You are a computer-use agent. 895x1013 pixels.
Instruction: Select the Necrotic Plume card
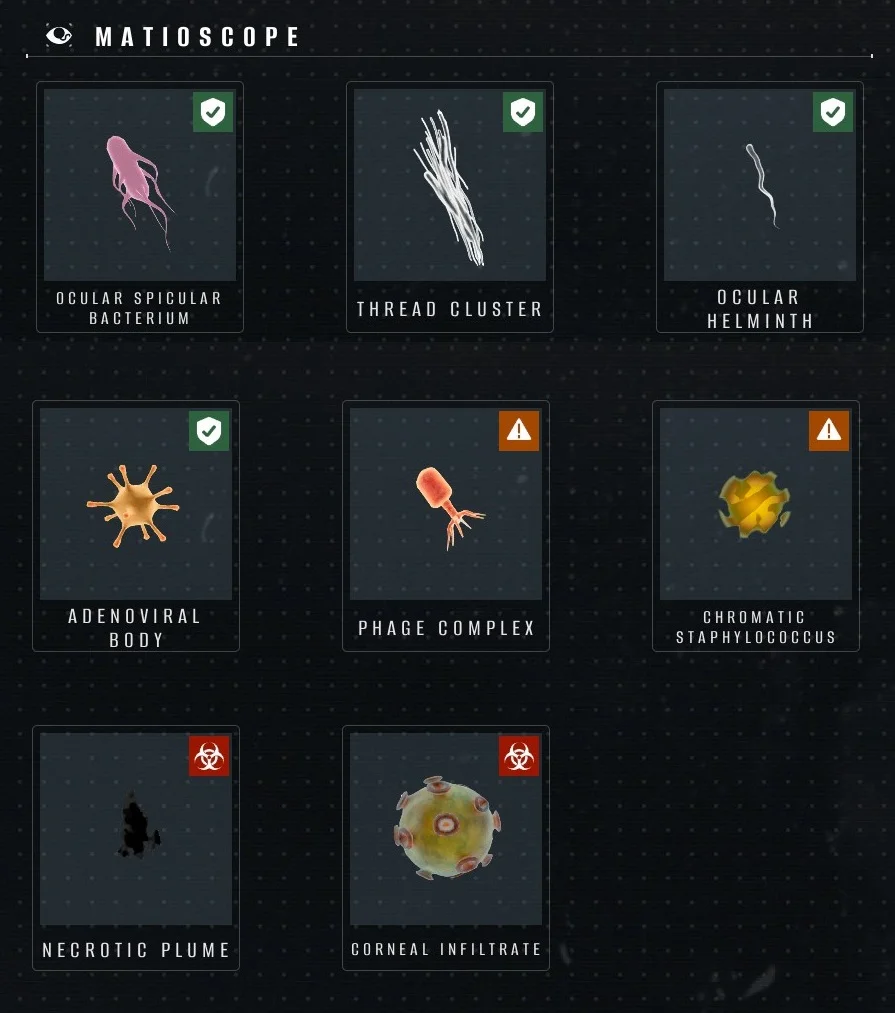click(x=136, y=847)
